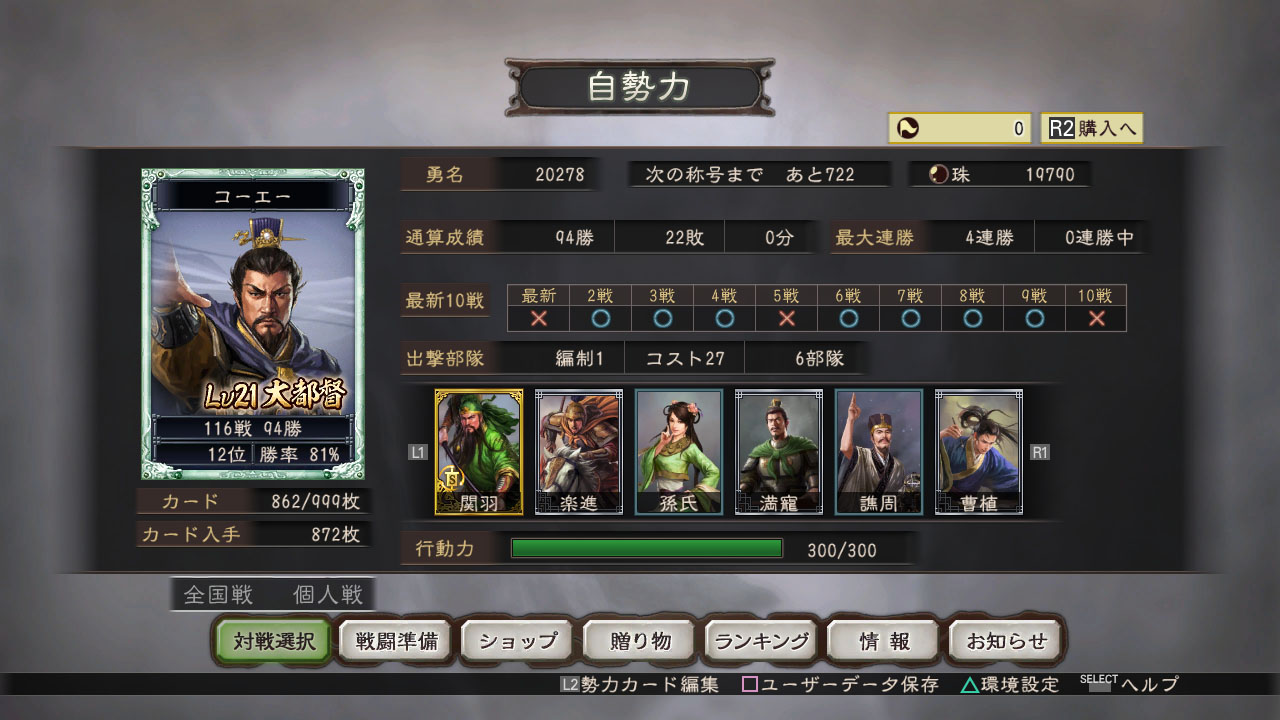Open the 贈り物 gifts menu
The image size is (1280, 720).
(638, 641)
